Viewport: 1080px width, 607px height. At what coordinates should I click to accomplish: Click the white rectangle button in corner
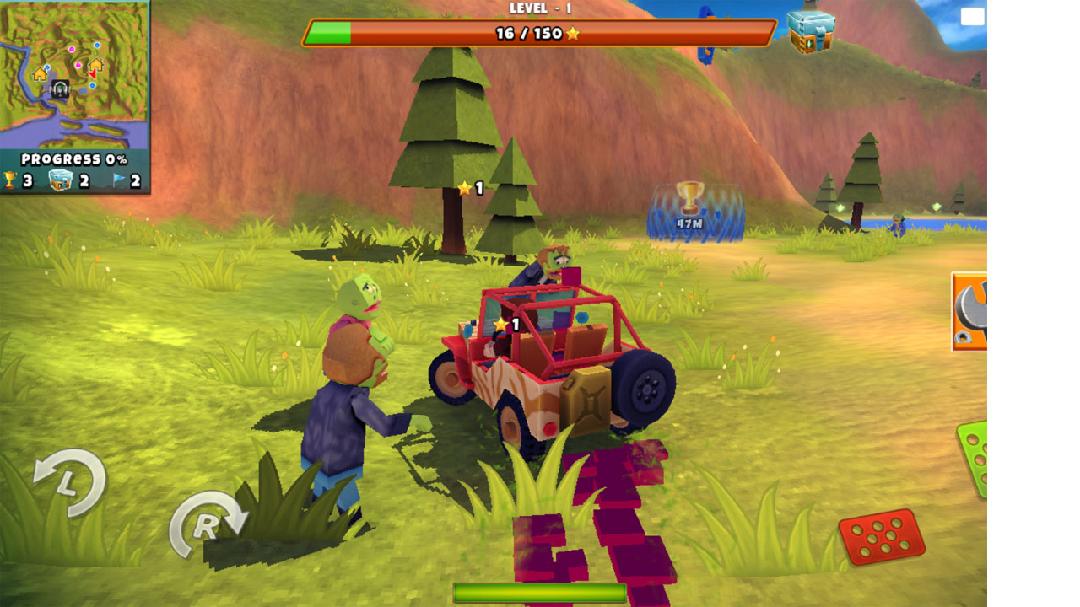972,16
